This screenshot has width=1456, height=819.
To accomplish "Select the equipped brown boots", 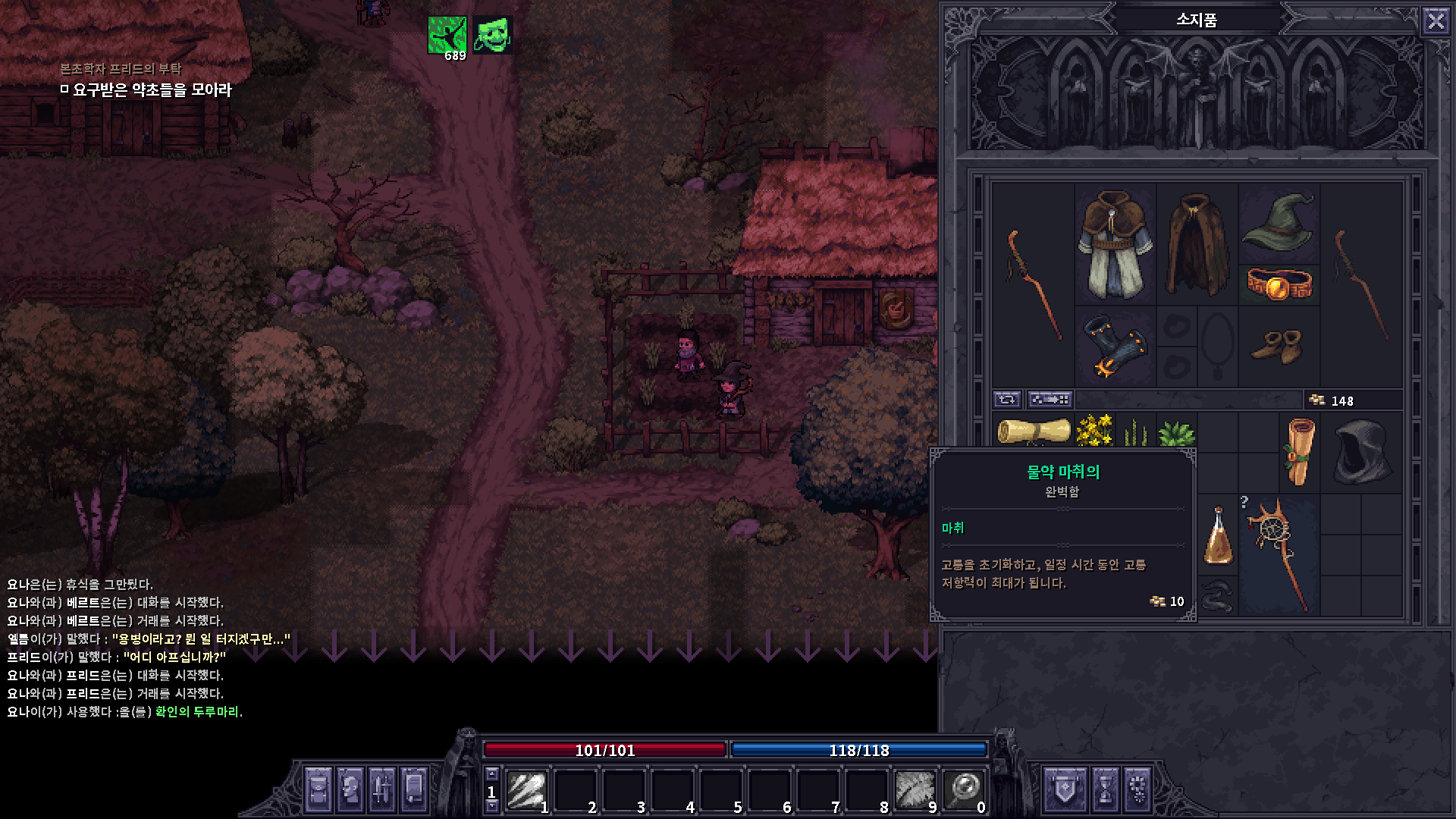I will point(1279,347).
